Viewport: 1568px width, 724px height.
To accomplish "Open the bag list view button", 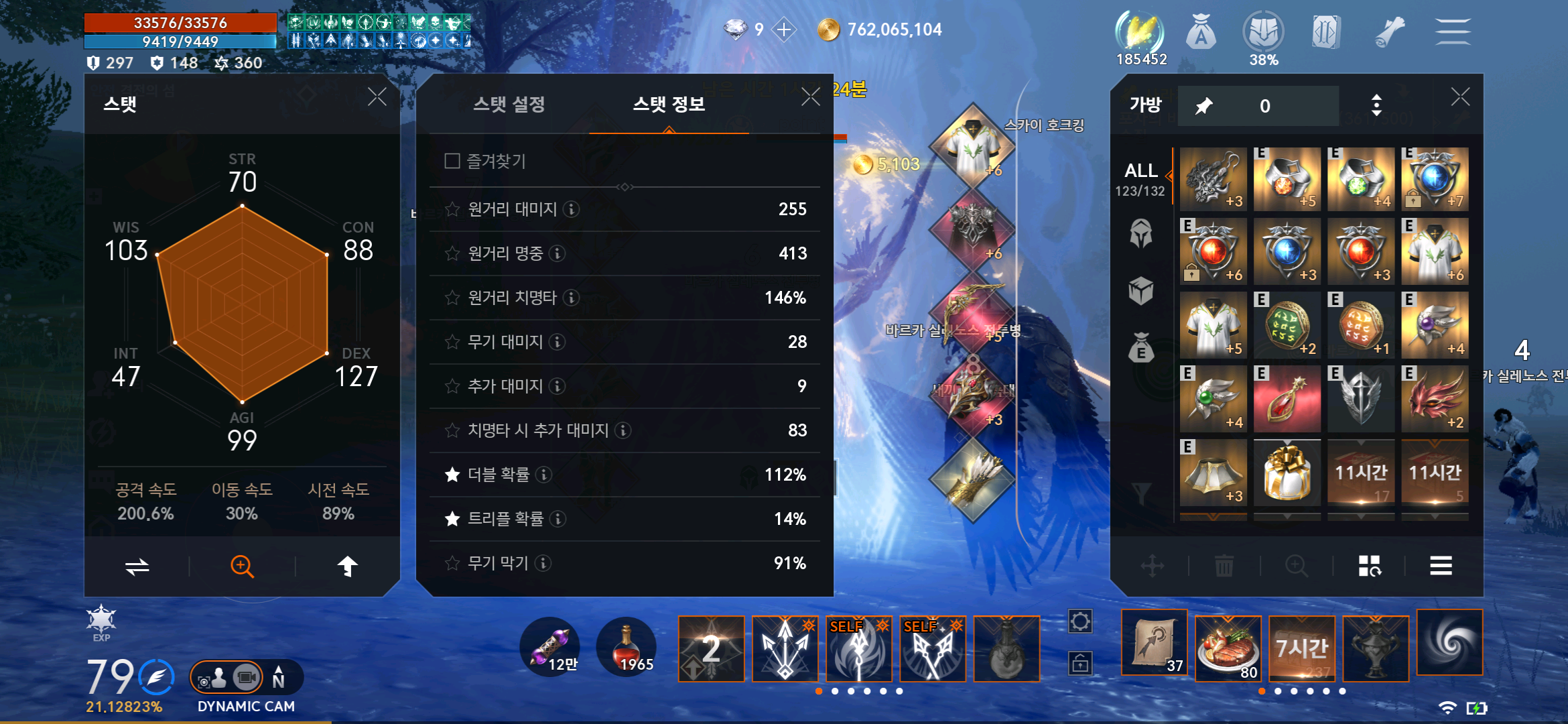I will [x=1441, y=566].
